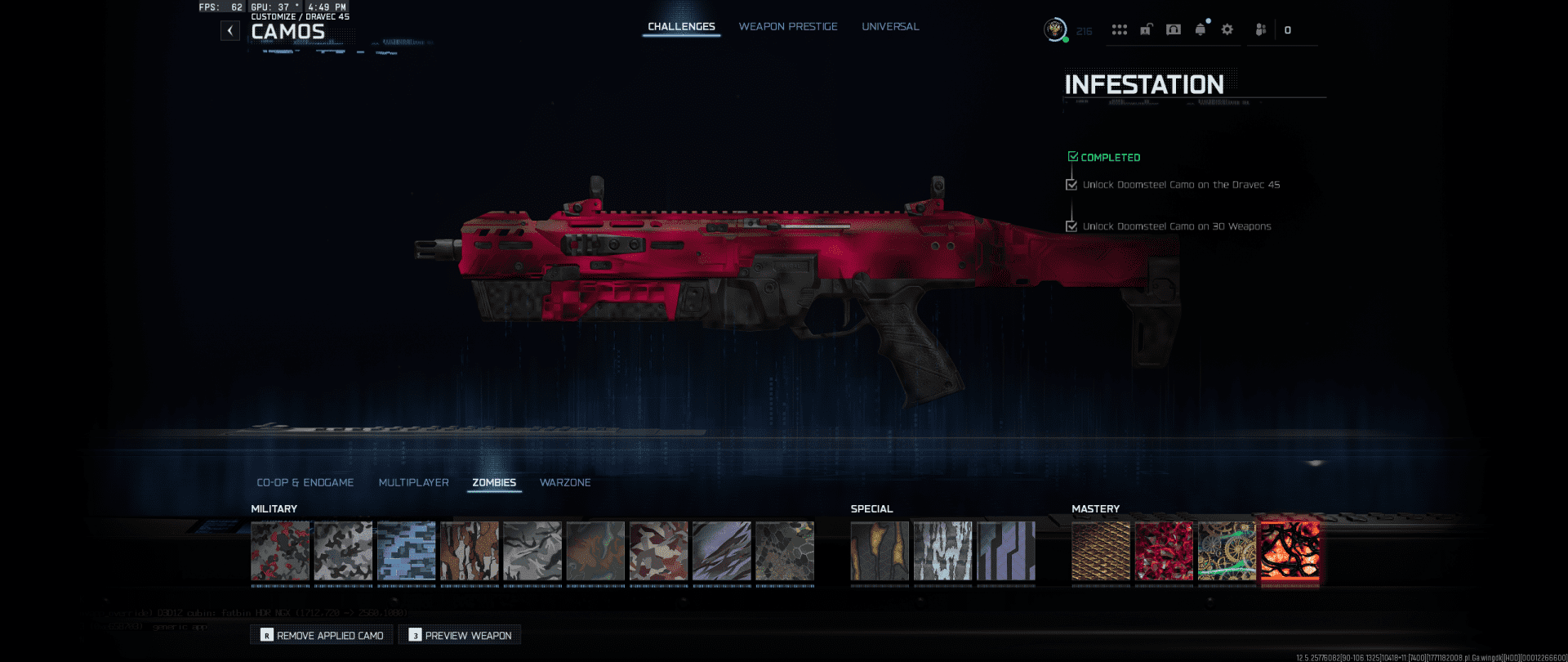Image resolution: width=1568 pixels, height=662 pixels.
Task: Open the Warzone camo category
Action: [565, 483]
